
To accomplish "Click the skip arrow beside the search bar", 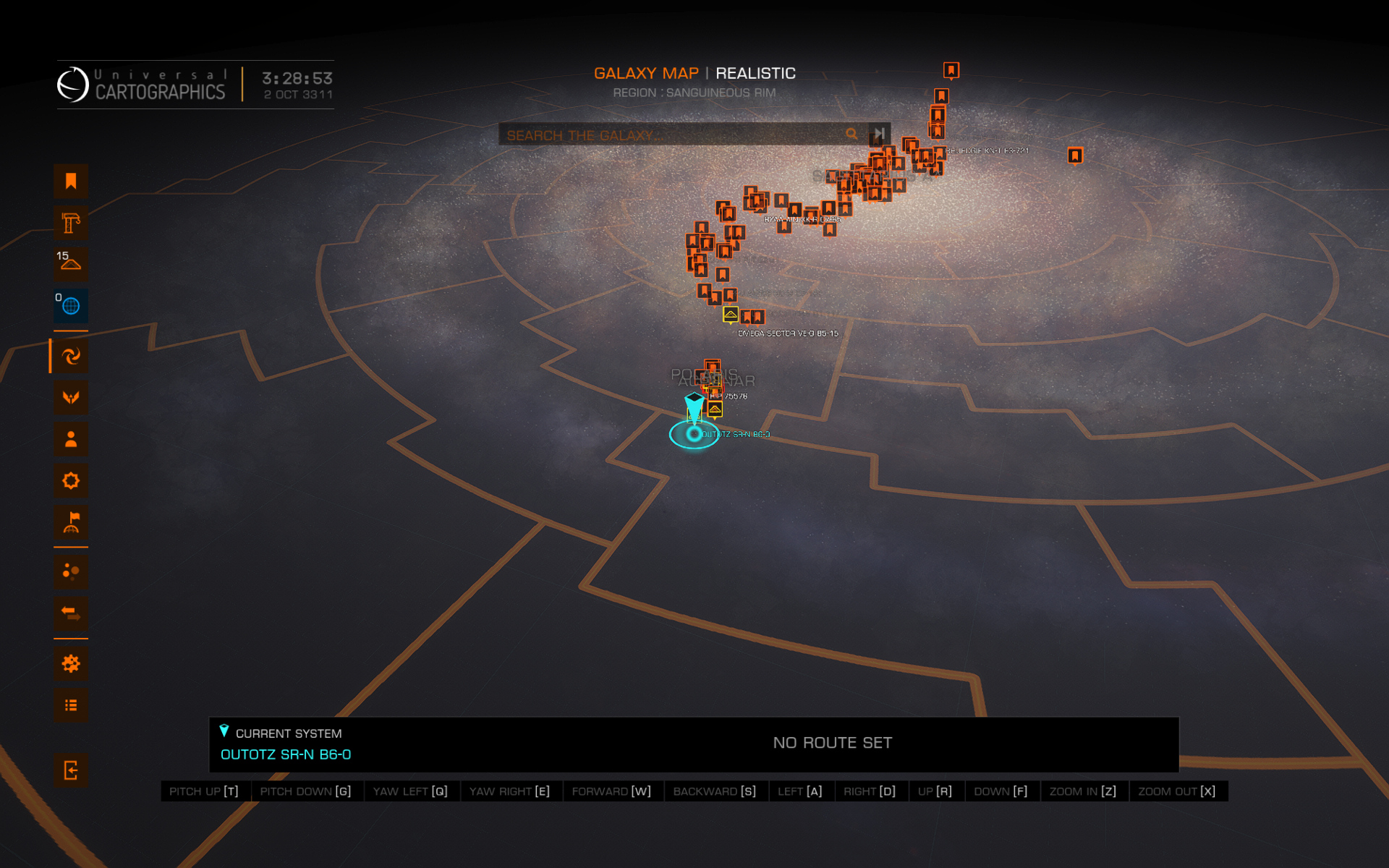I will pyautogui.click(x=879, y=134).
